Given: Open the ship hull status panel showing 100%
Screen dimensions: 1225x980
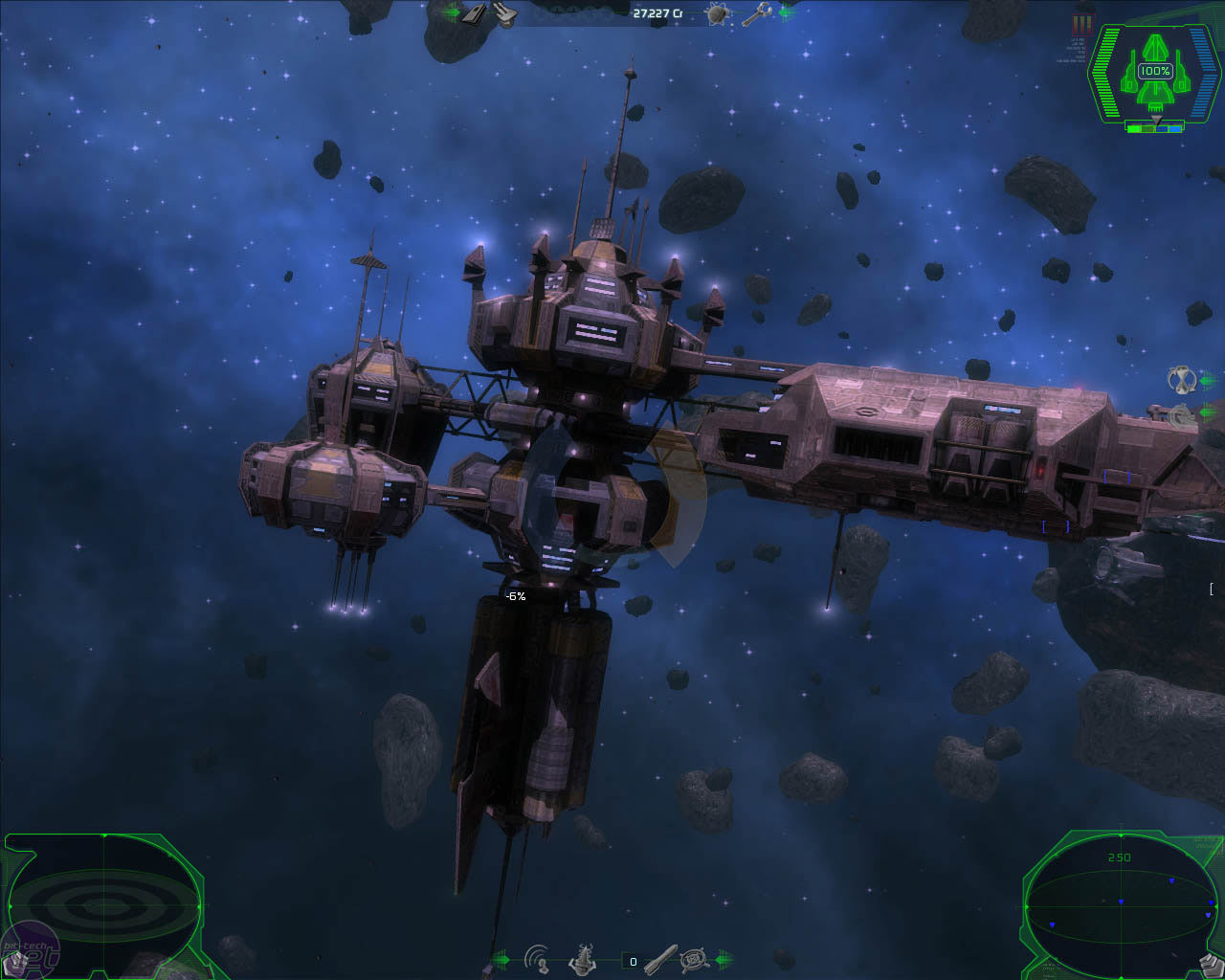Looking at the screenshot, I should [1154, 70].
